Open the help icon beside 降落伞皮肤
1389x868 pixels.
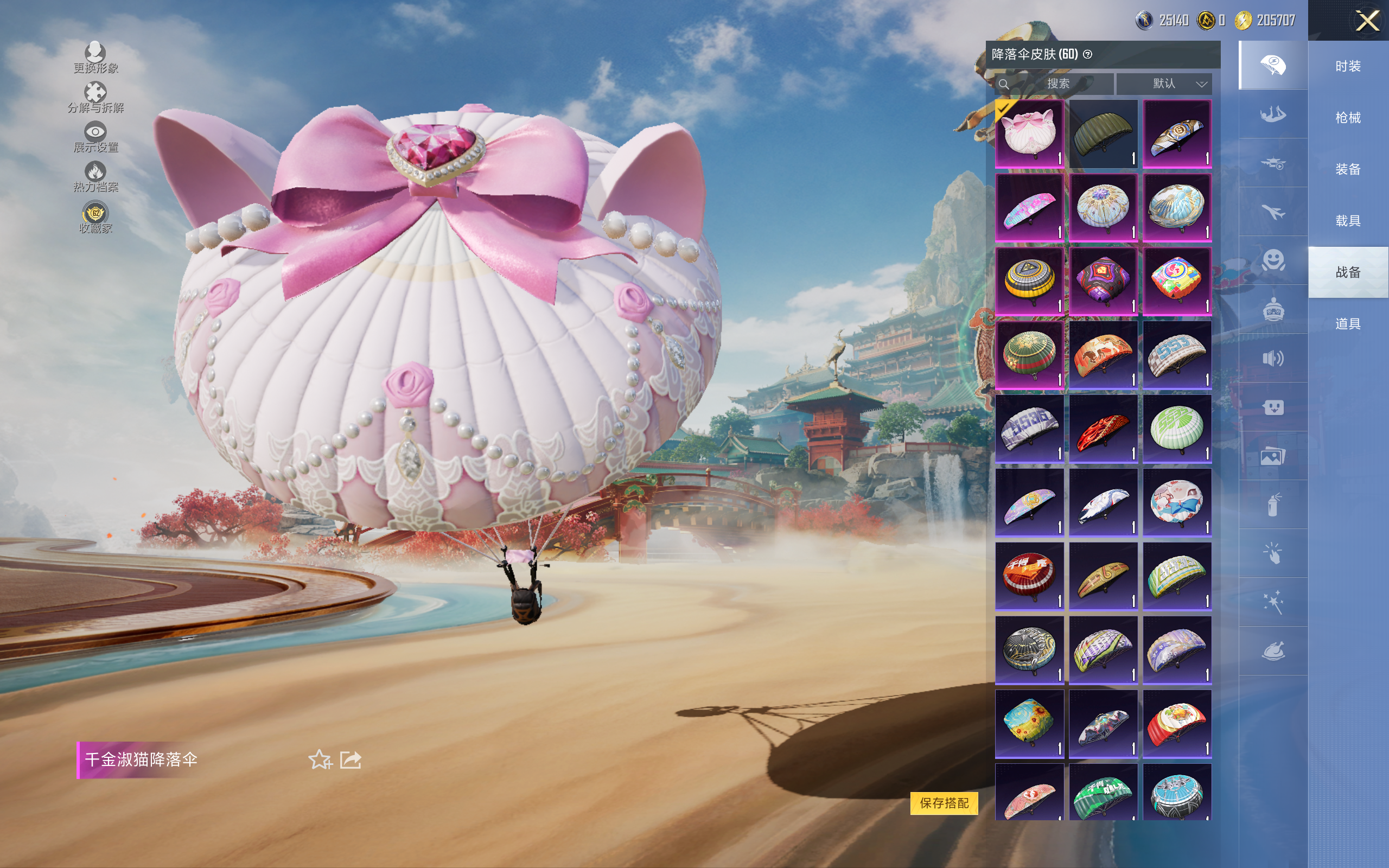pos(1088,55)
